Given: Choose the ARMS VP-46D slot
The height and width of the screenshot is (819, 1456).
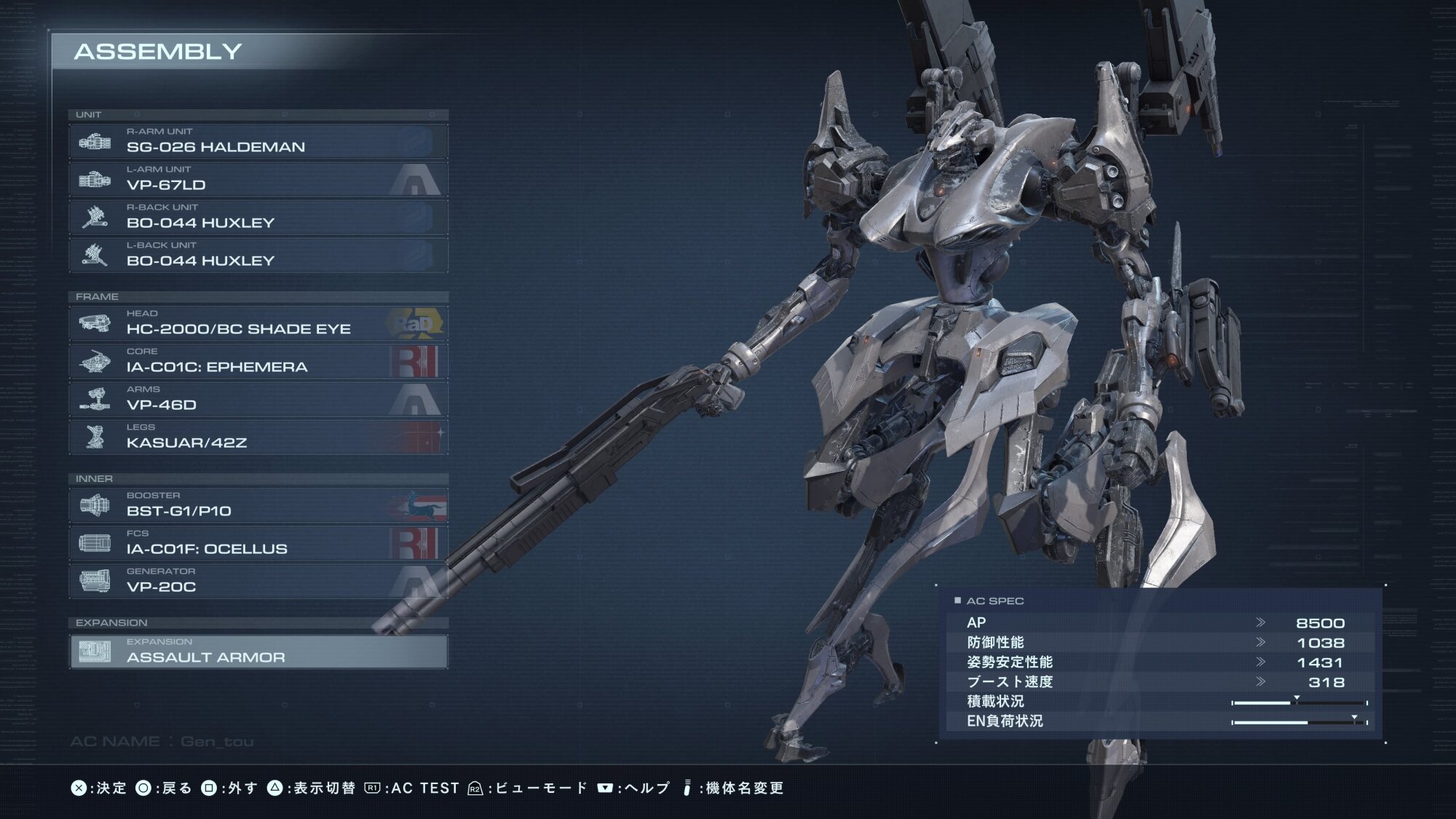Looking at the screenshot, I should [258, 399].
